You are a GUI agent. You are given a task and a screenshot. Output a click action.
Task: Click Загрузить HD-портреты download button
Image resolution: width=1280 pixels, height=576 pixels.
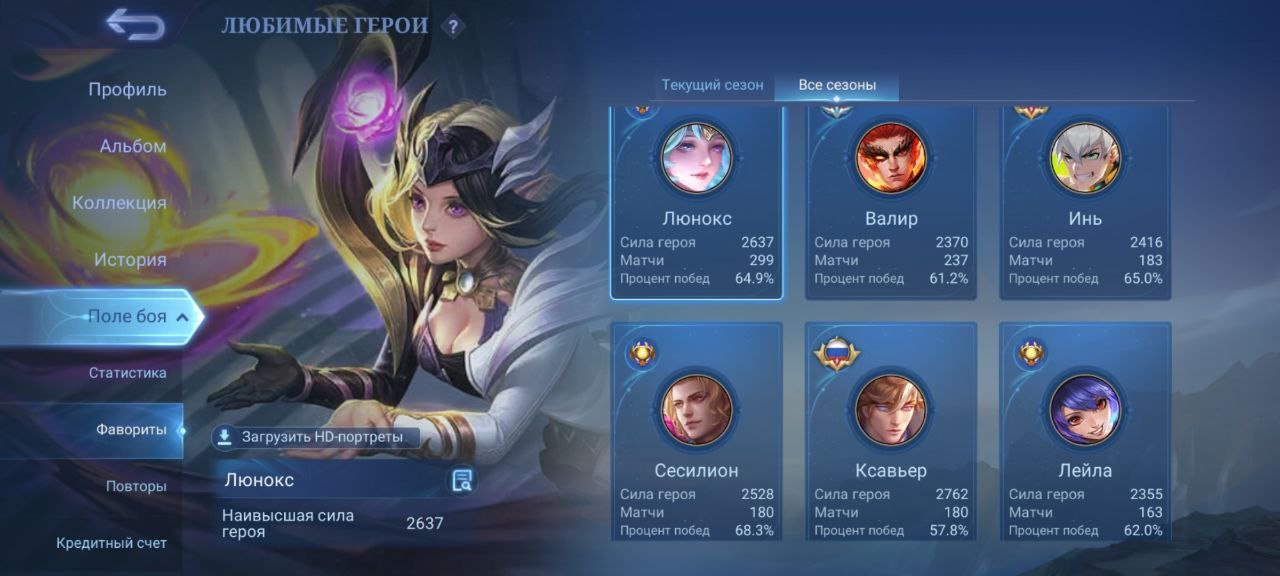coord(311,437)
